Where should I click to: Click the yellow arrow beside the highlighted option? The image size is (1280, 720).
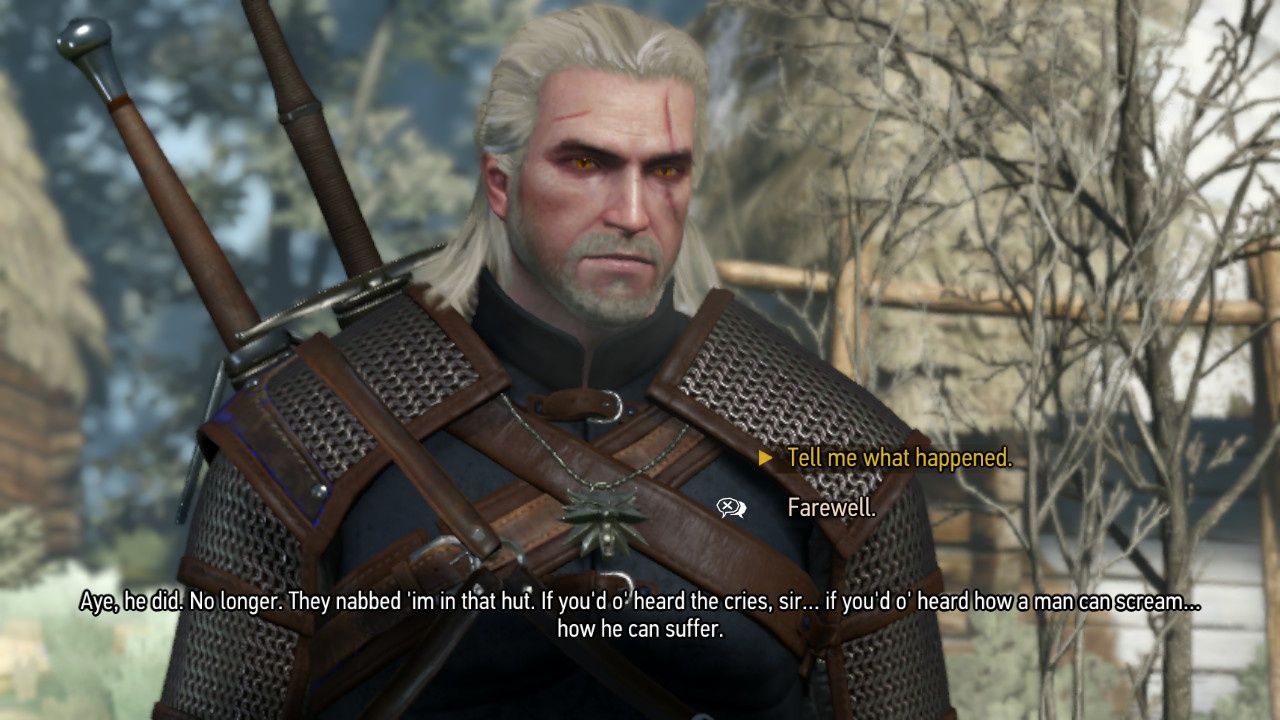coord(766,459)
